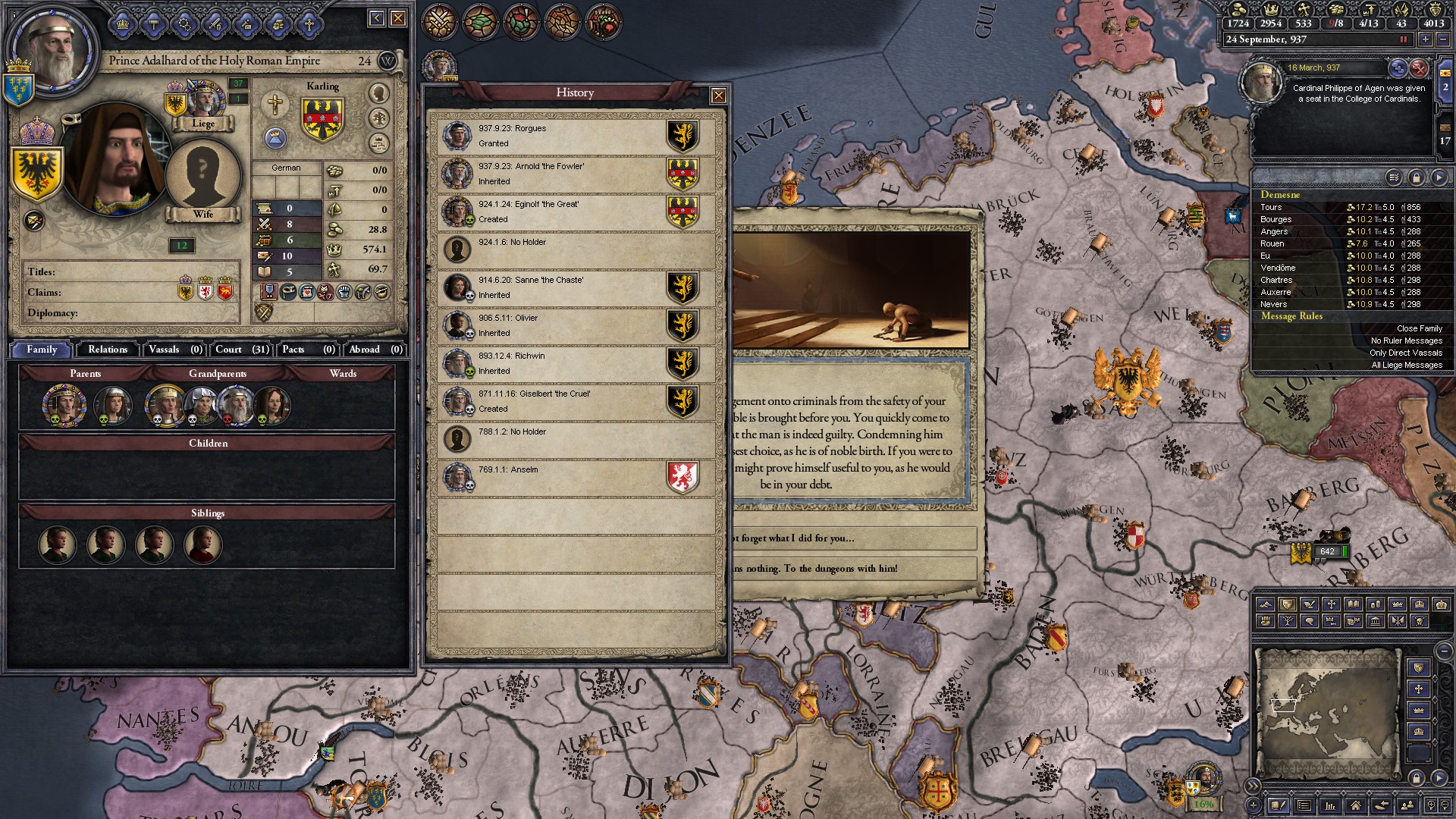Select Tours in the Demesne list
The height and width of the screenshot is (819, 1456).
(x=1272, y=207)
